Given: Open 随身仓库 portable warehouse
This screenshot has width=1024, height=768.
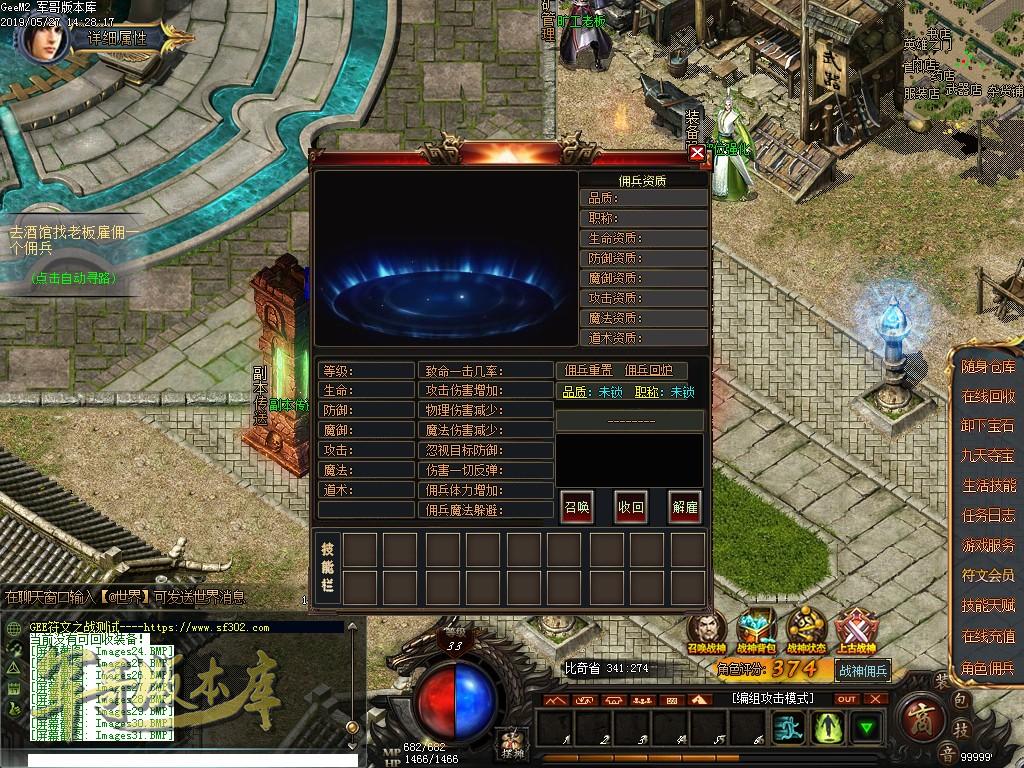Looking at the screenshot, I should (988, 367).
